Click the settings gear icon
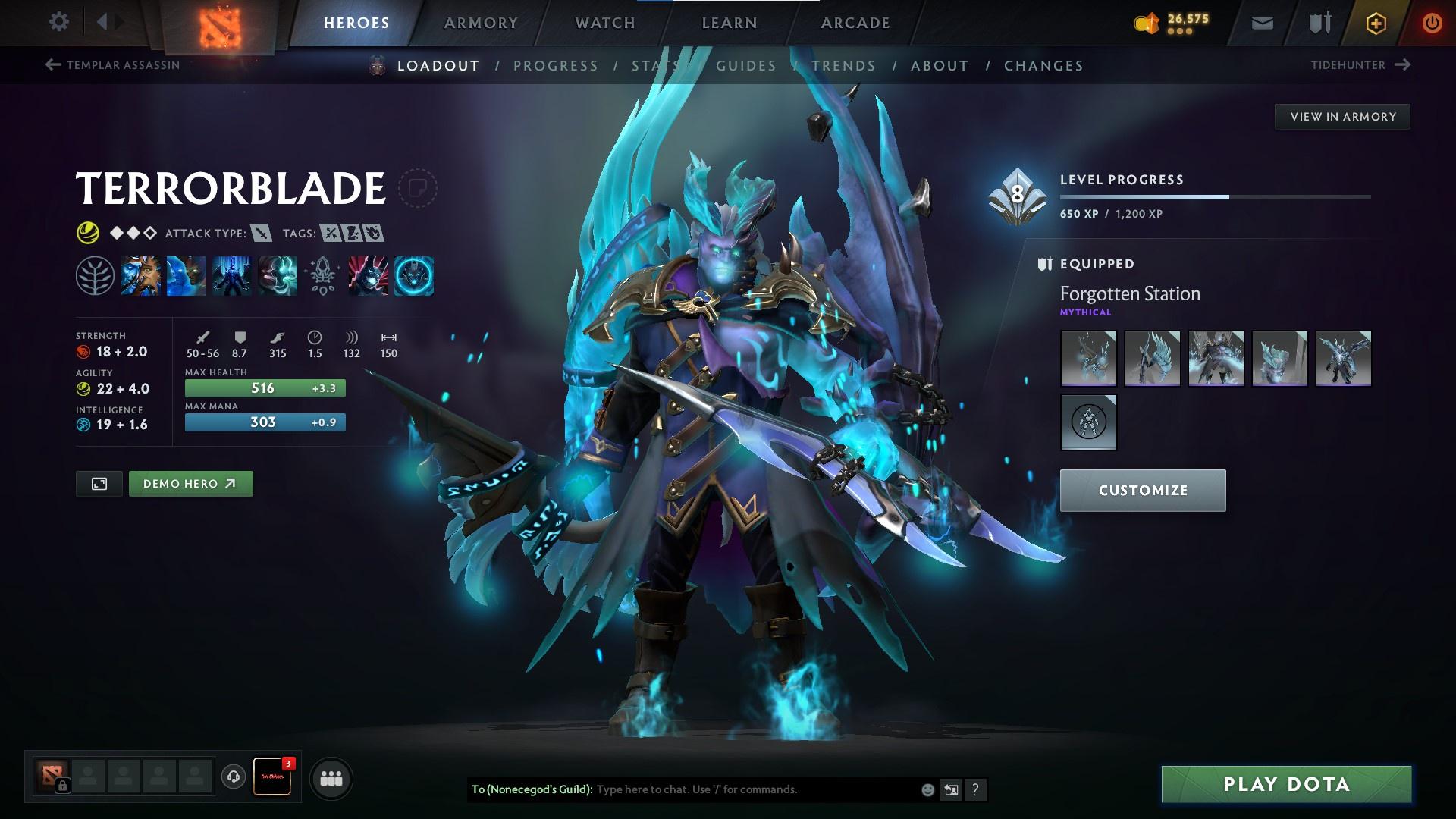Screen dimensions: 1456x819 pos(58,22)
